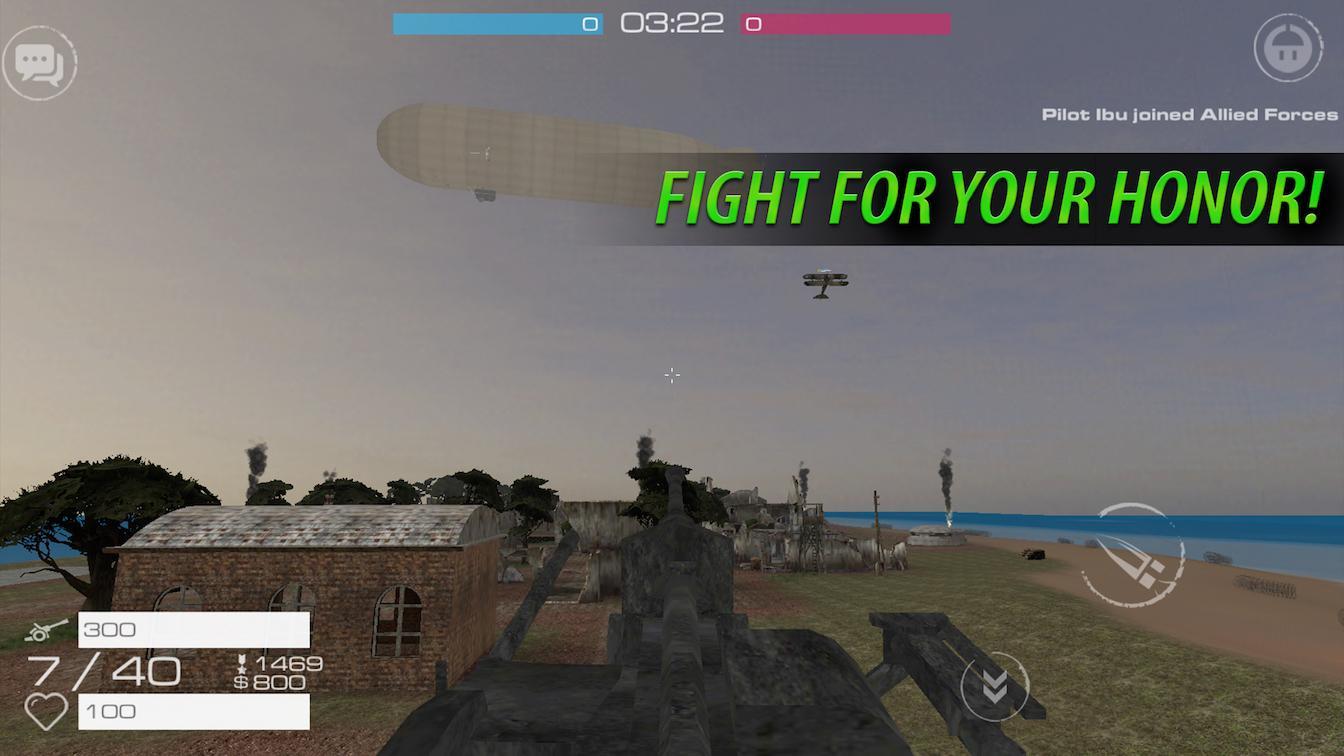Click the crosshair at screen center
The image size is (1344, 756).
(671, 375)
